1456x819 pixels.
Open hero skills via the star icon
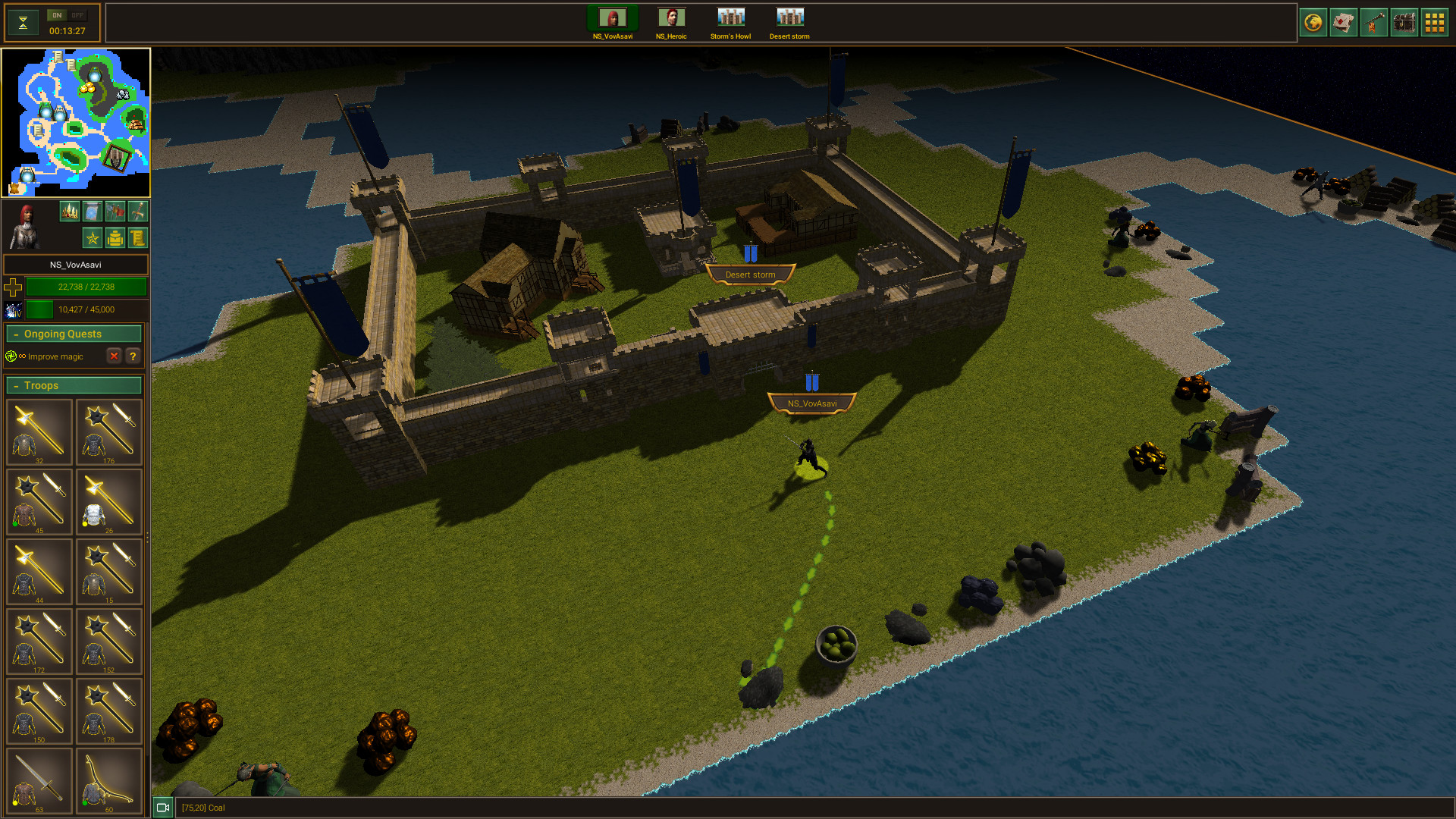tap(91, 237)
